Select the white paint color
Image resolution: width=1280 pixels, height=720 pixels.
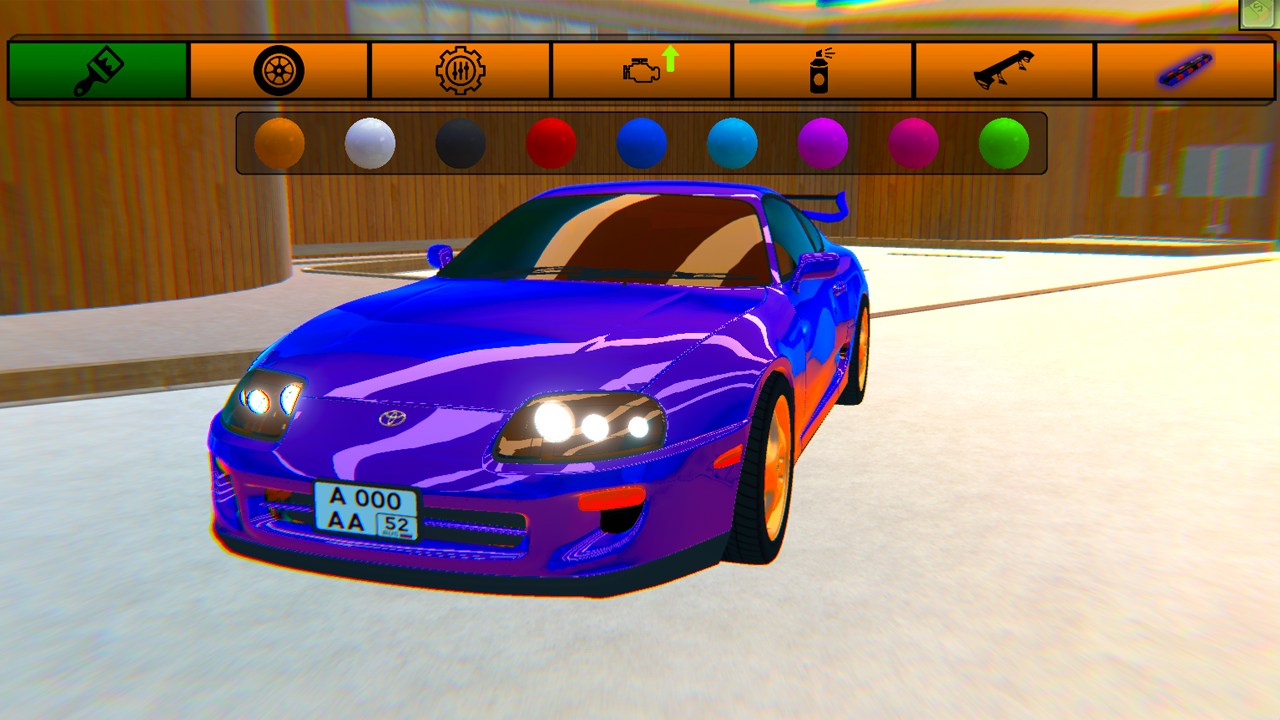pos(369,142)
